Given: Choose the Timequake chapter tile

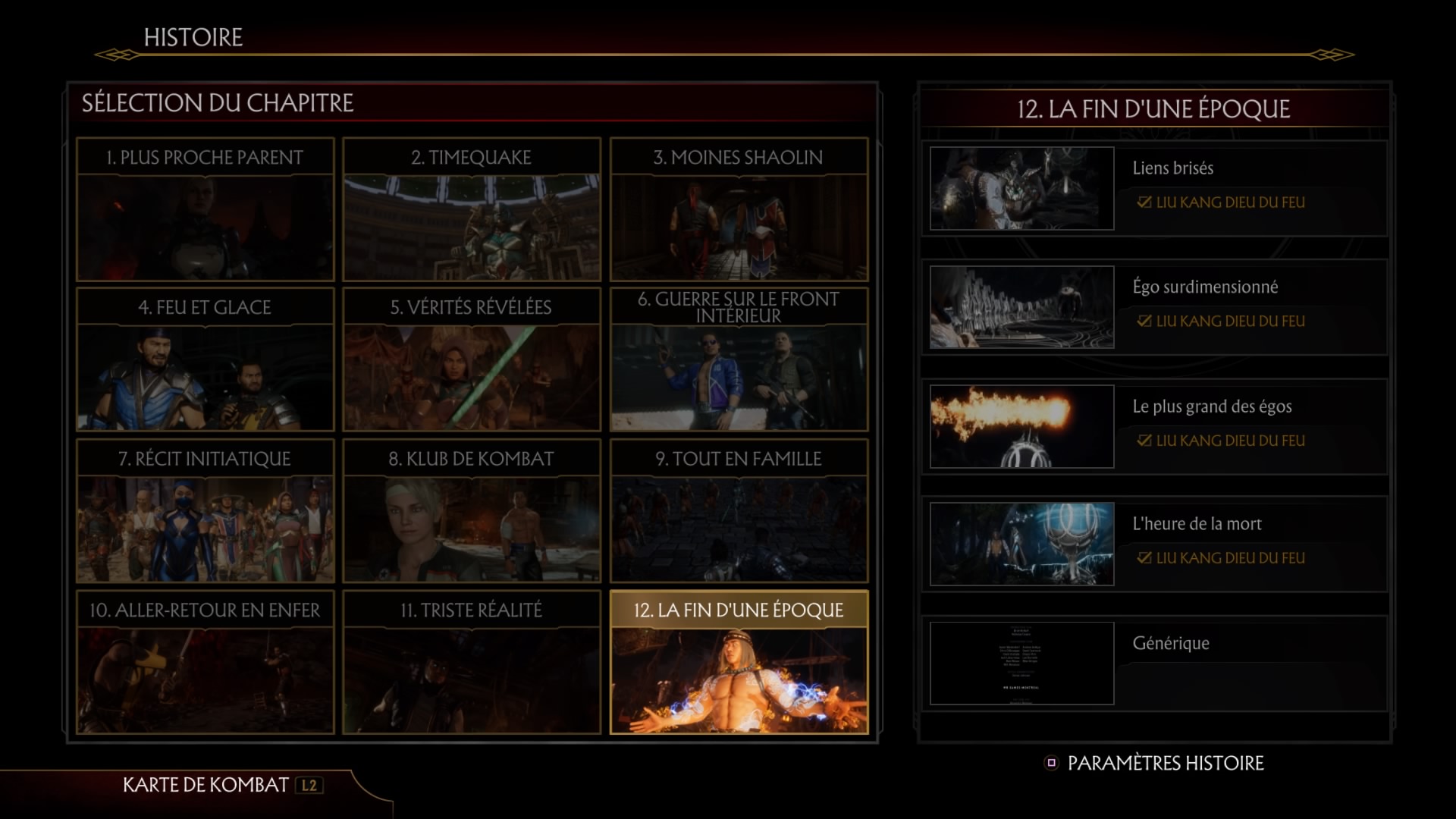Looking at the screenshot, I should (x=472, y=209).
